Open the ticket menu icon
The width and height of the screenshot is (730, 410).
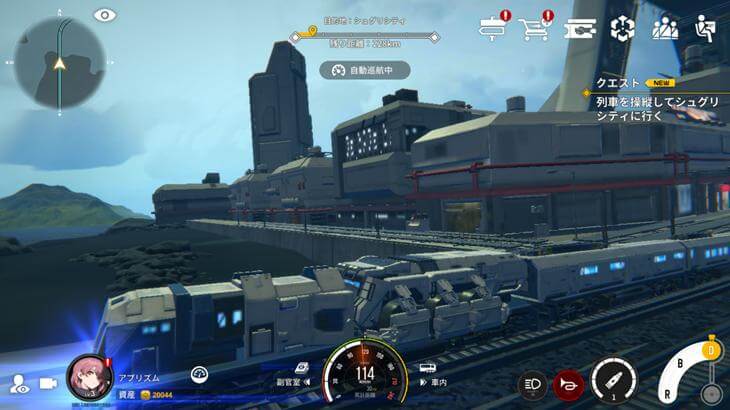(x=580, y=29)
